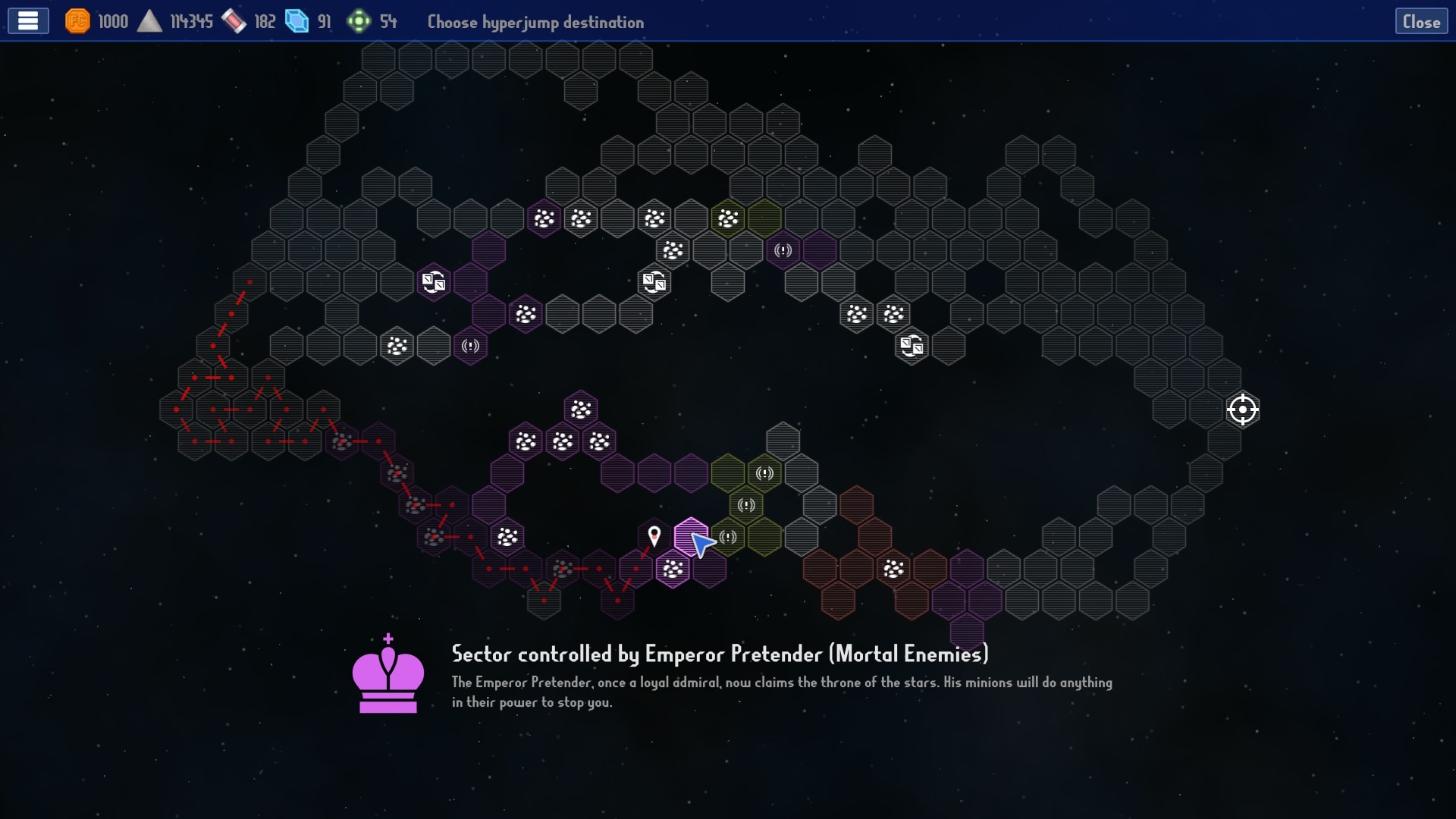
Task: Close the hyperjump destination map
Action: point(1420,22)
